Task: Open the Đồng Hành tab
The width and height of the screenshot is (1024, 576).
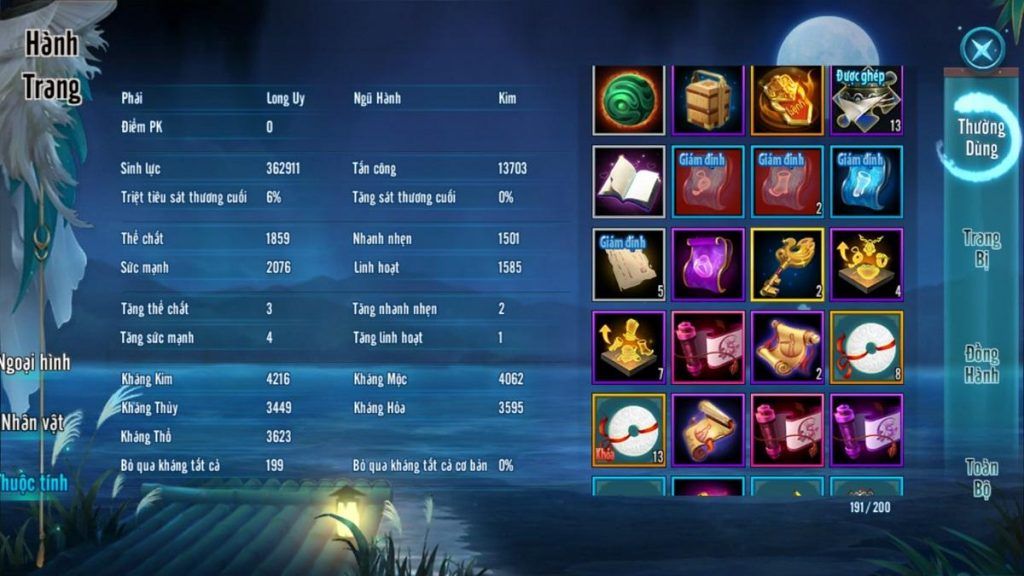Action: 982,364
